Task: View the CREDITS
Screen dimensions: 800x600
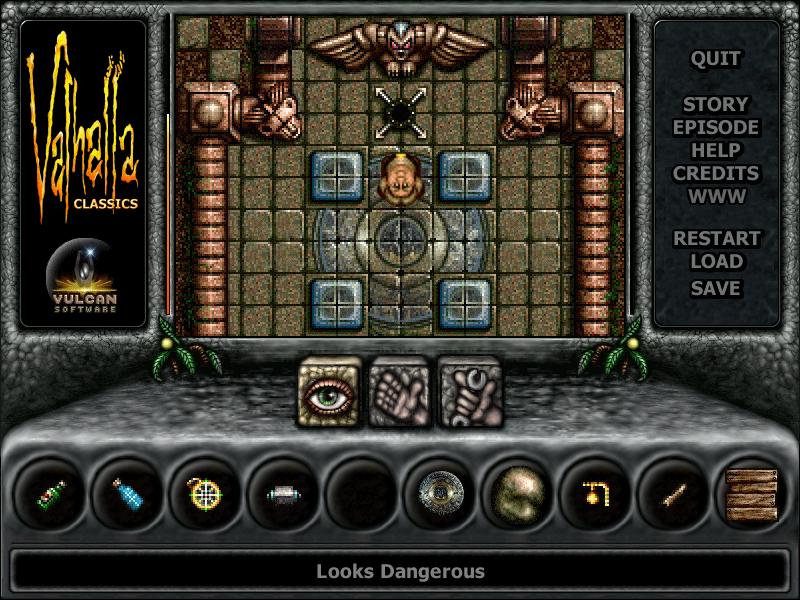Action: tap(715, 173)
